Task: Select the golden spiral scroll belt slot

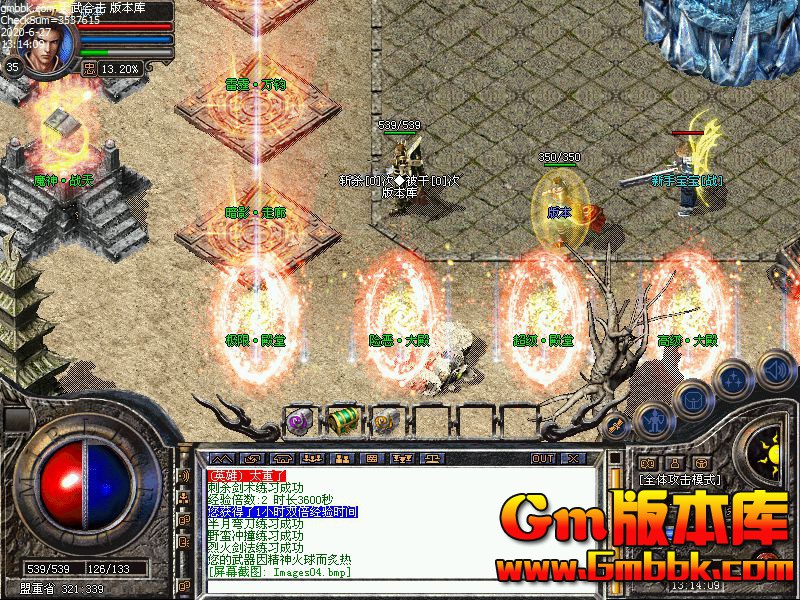Action: [386, 421]
